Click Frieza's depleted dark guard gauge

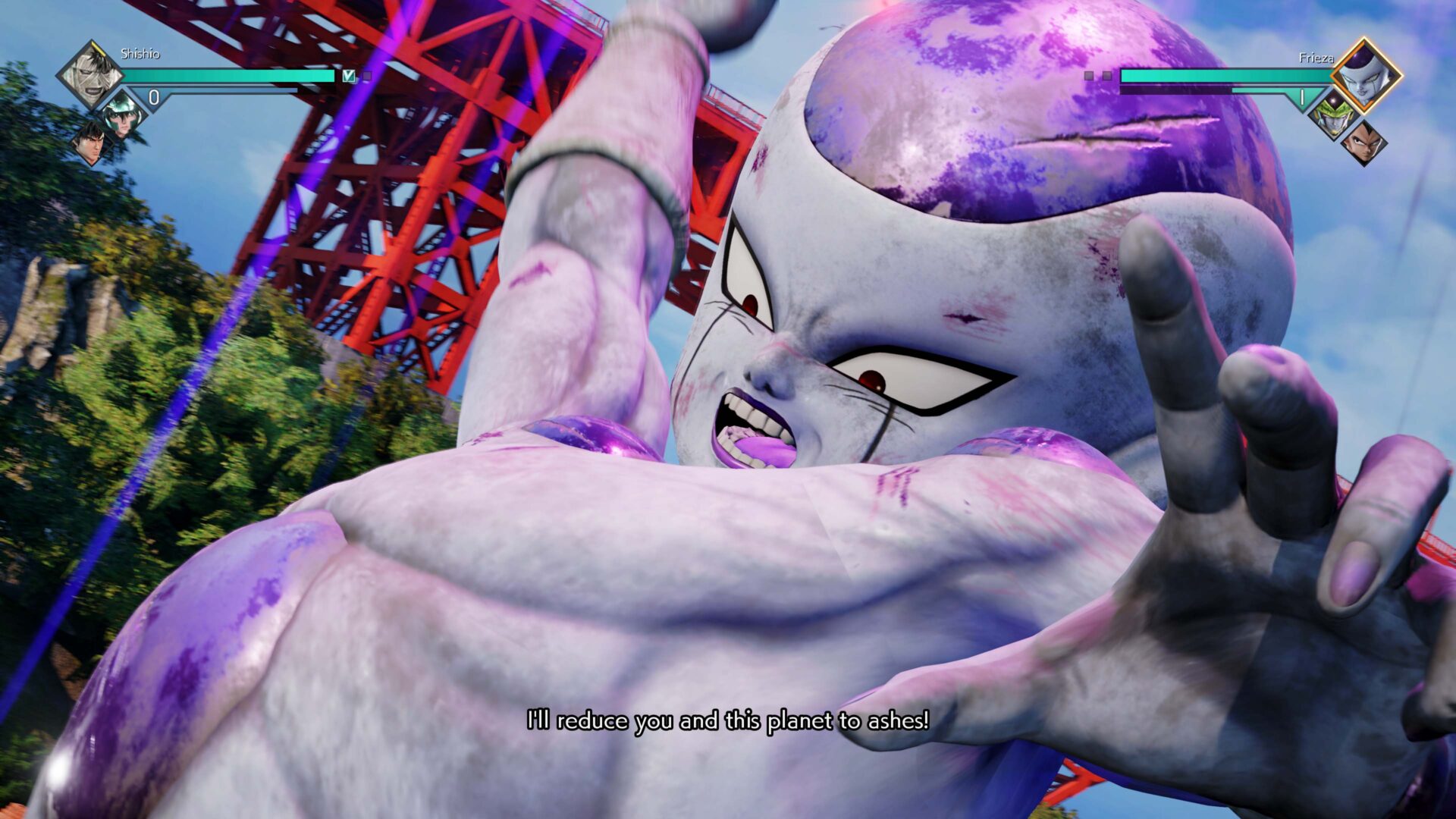pos(1175,89)
